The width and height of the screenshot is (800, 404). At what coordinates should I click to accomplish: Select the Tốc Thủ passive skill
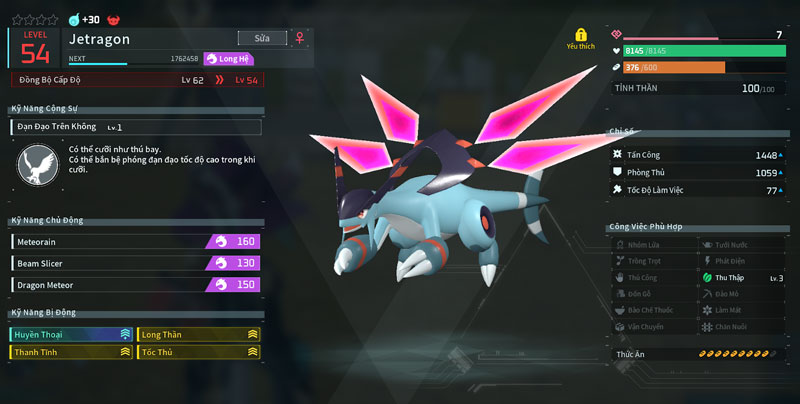pyautogui.click(x=199, y=352)
